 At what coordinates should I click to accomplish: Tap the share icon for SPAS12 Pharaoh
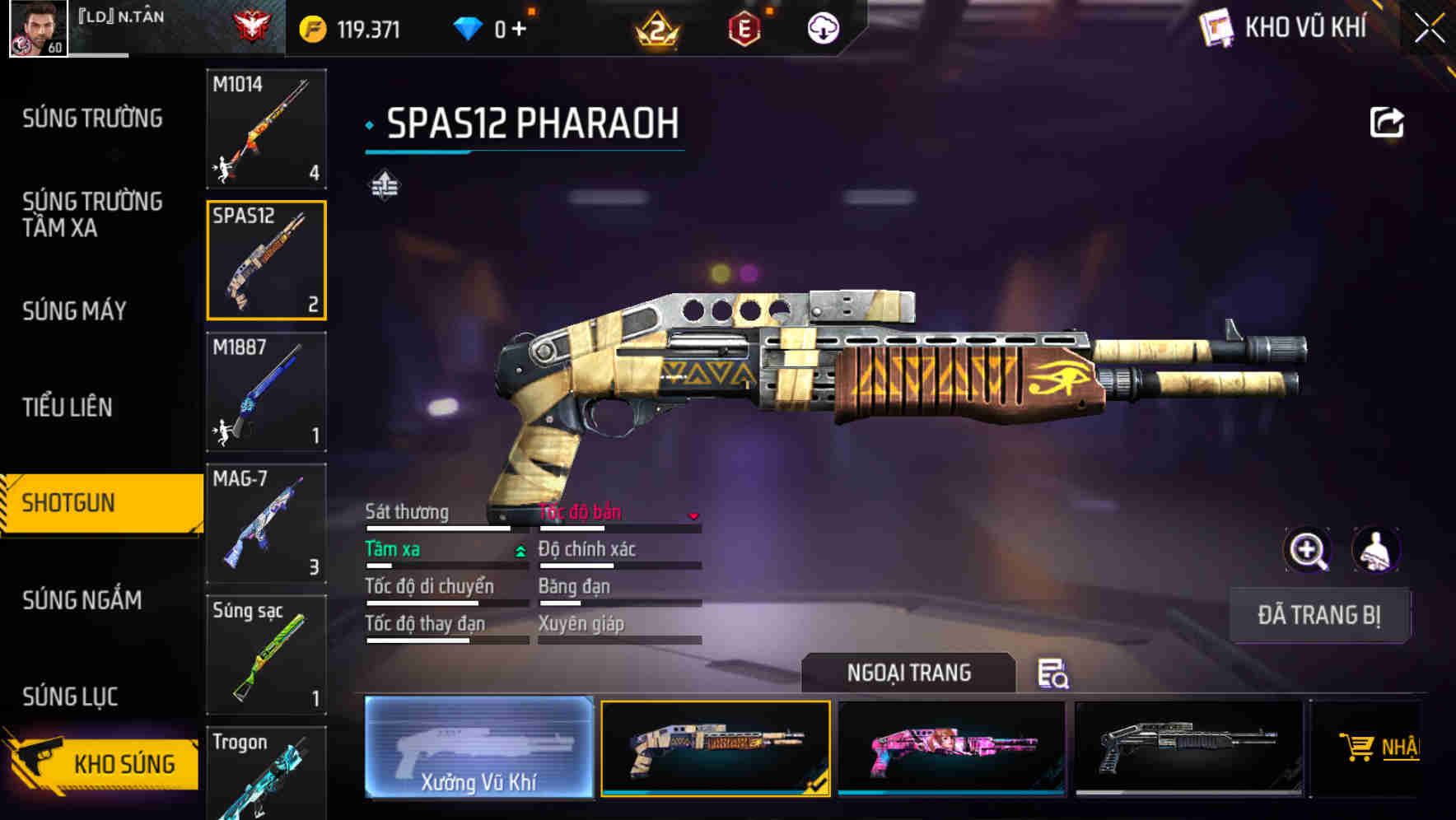click(x=1388, y=121)
